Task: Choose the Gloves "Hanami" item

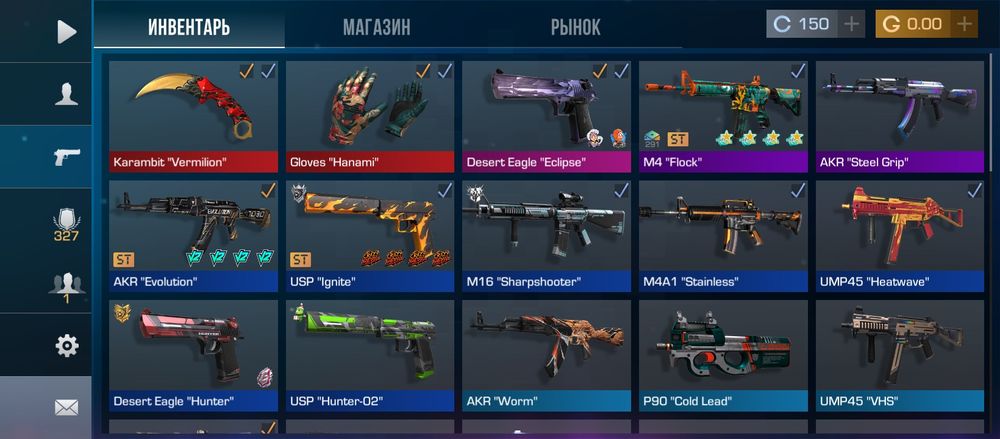Action: point(370,115)
